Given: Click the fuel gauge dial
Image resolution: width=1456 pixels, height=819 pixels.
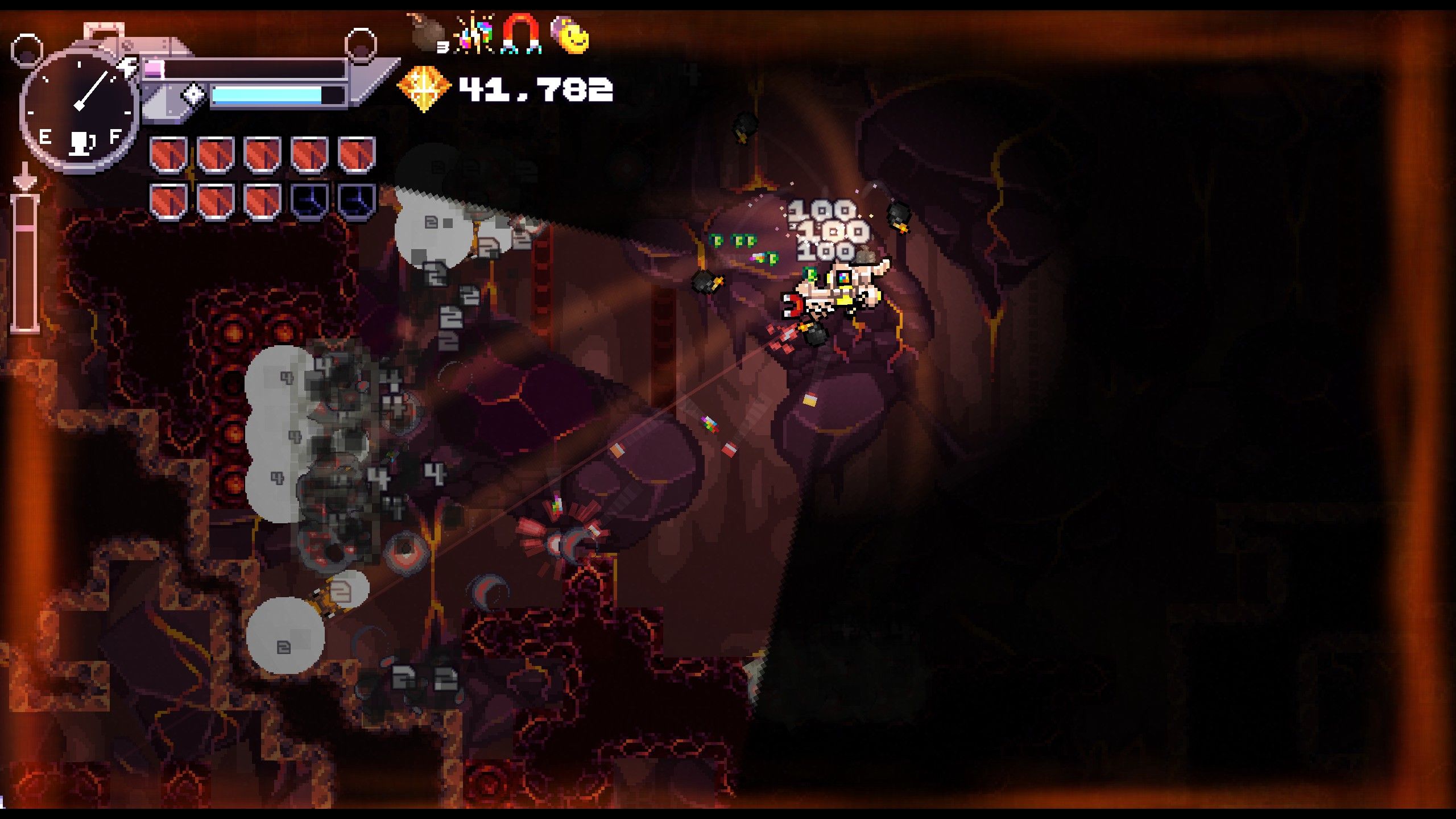Looking at the screenshot, I should pos(80,109).
